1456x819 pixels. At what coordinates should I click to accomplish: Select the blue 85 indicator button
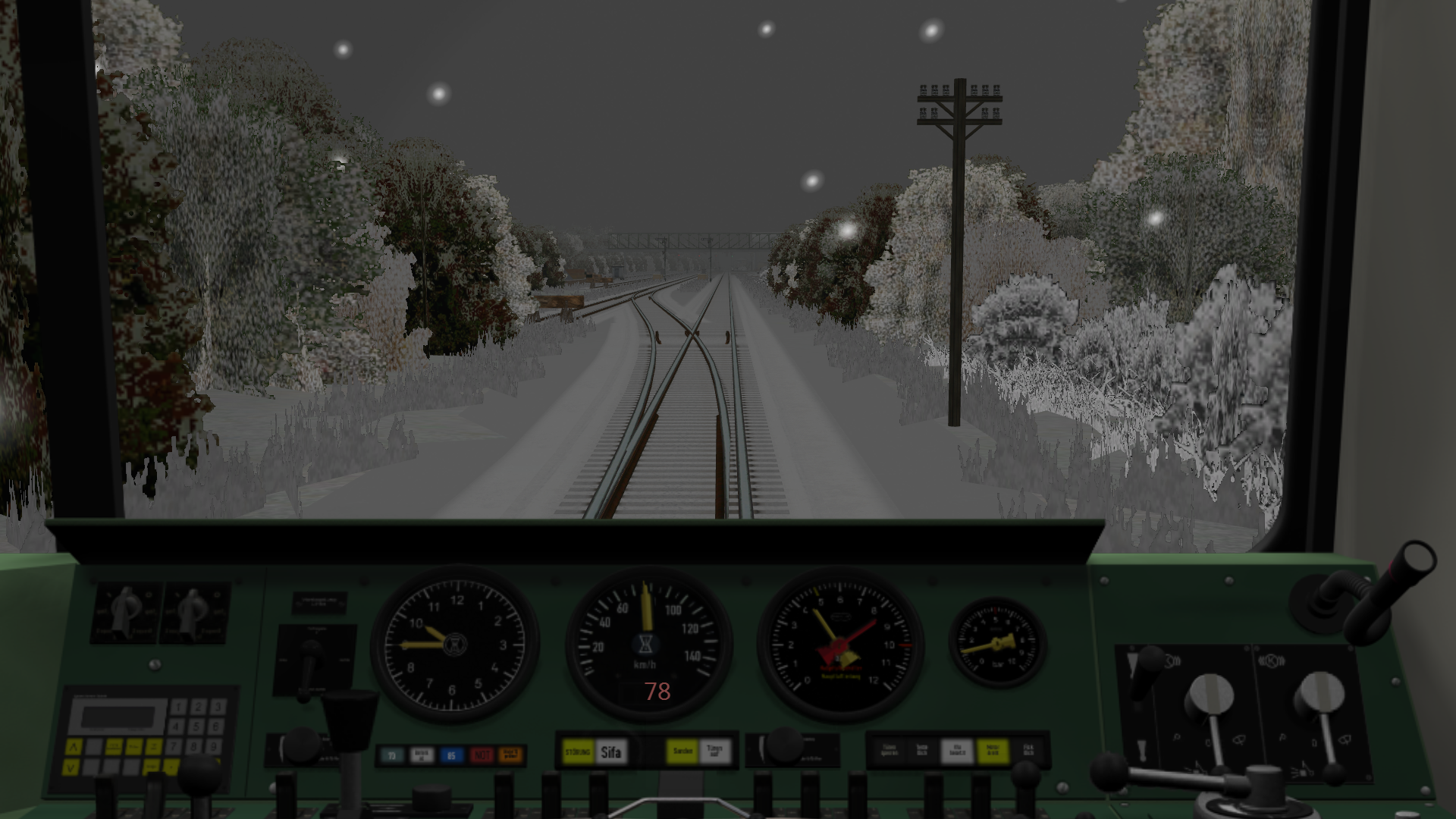pos(451,755)
